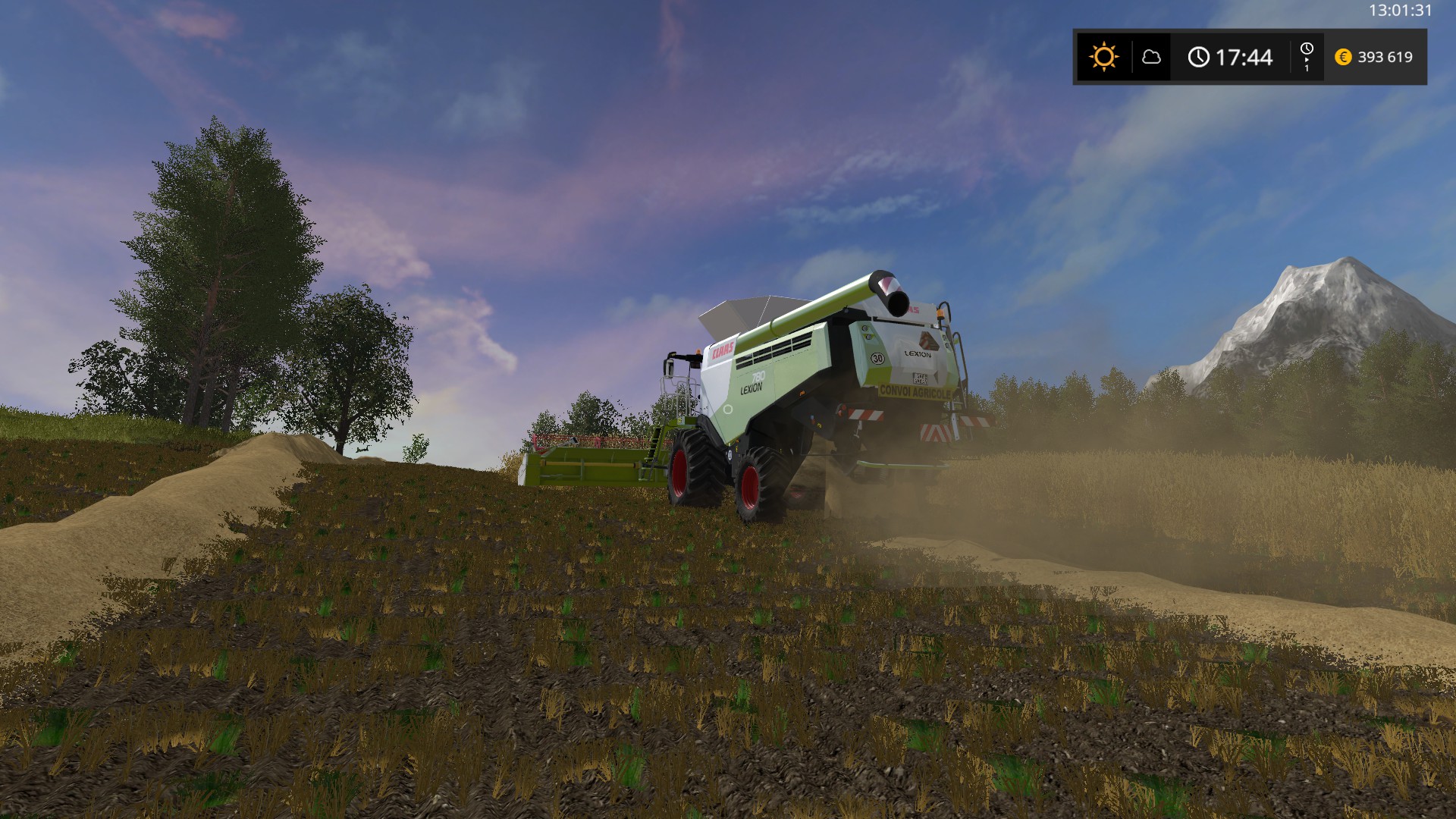Click the yellow euro coin icon
Screen dimensions: 1456x819
1343,58
